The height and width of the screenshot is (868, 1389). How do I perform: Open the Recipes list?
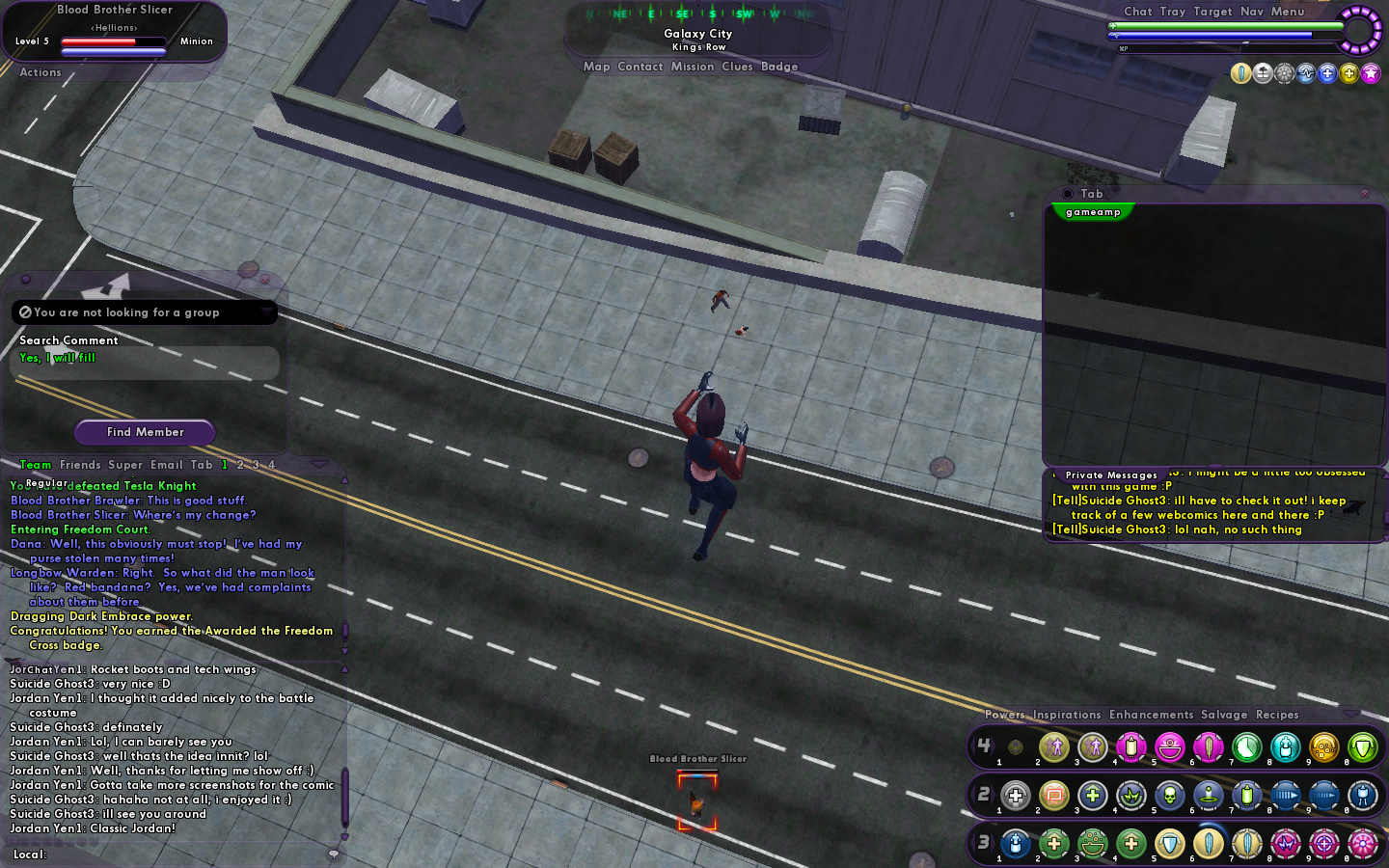tap(1277, 715)
